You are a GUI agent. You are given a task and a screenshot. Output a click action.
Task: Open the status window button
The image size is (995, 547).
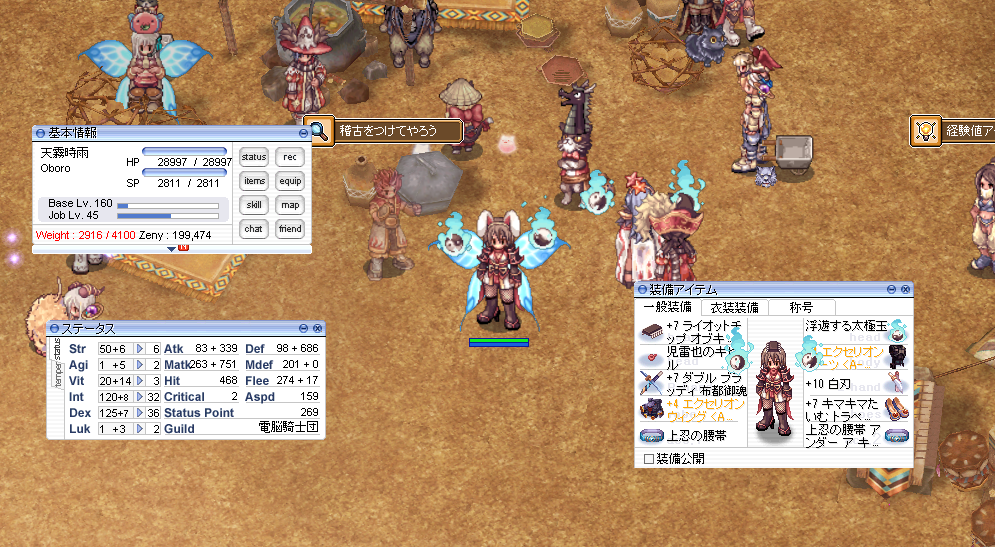click(254, 157)
